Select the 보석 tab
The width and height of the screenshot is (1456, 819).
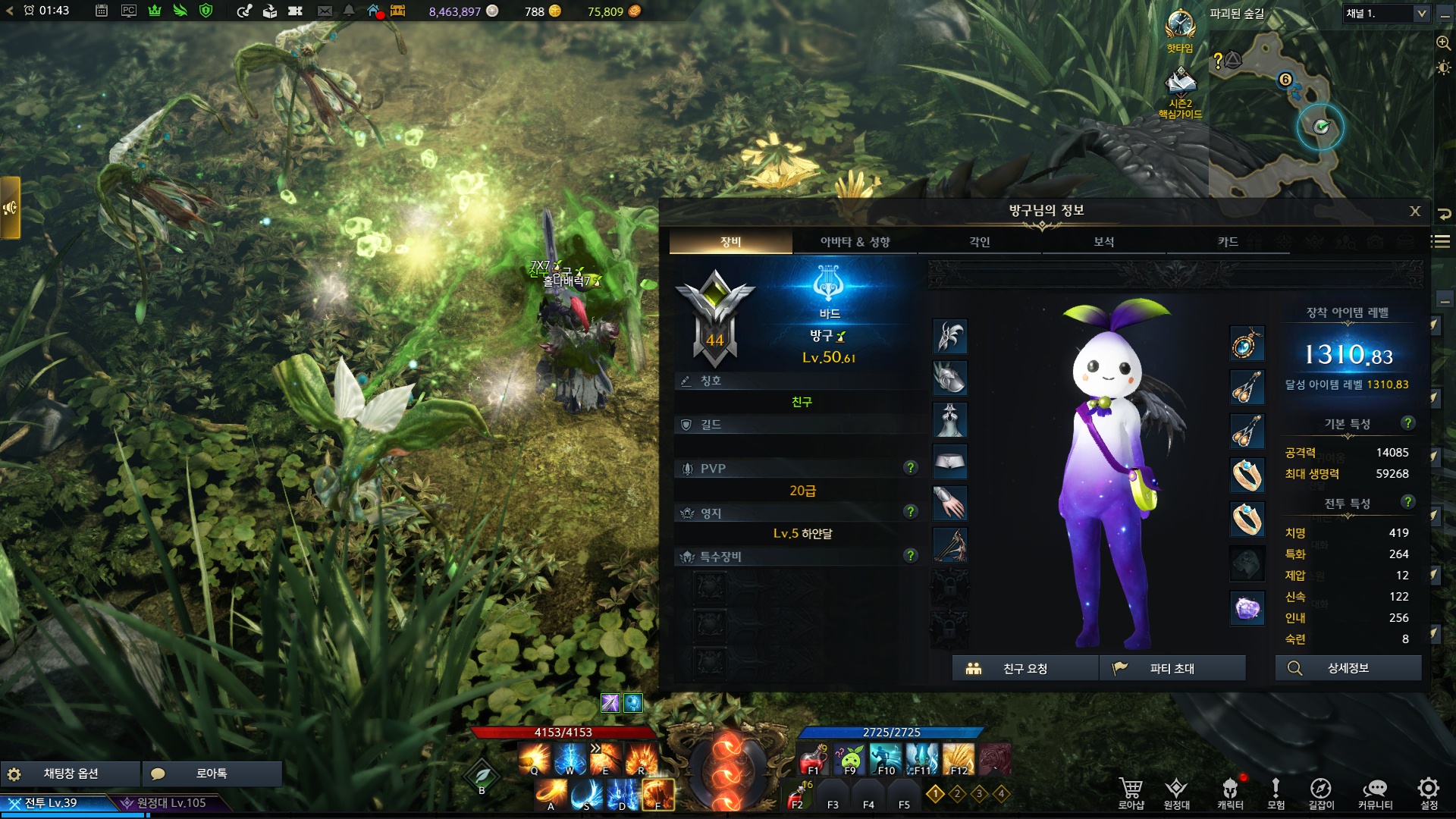[x=1103, y=242]
